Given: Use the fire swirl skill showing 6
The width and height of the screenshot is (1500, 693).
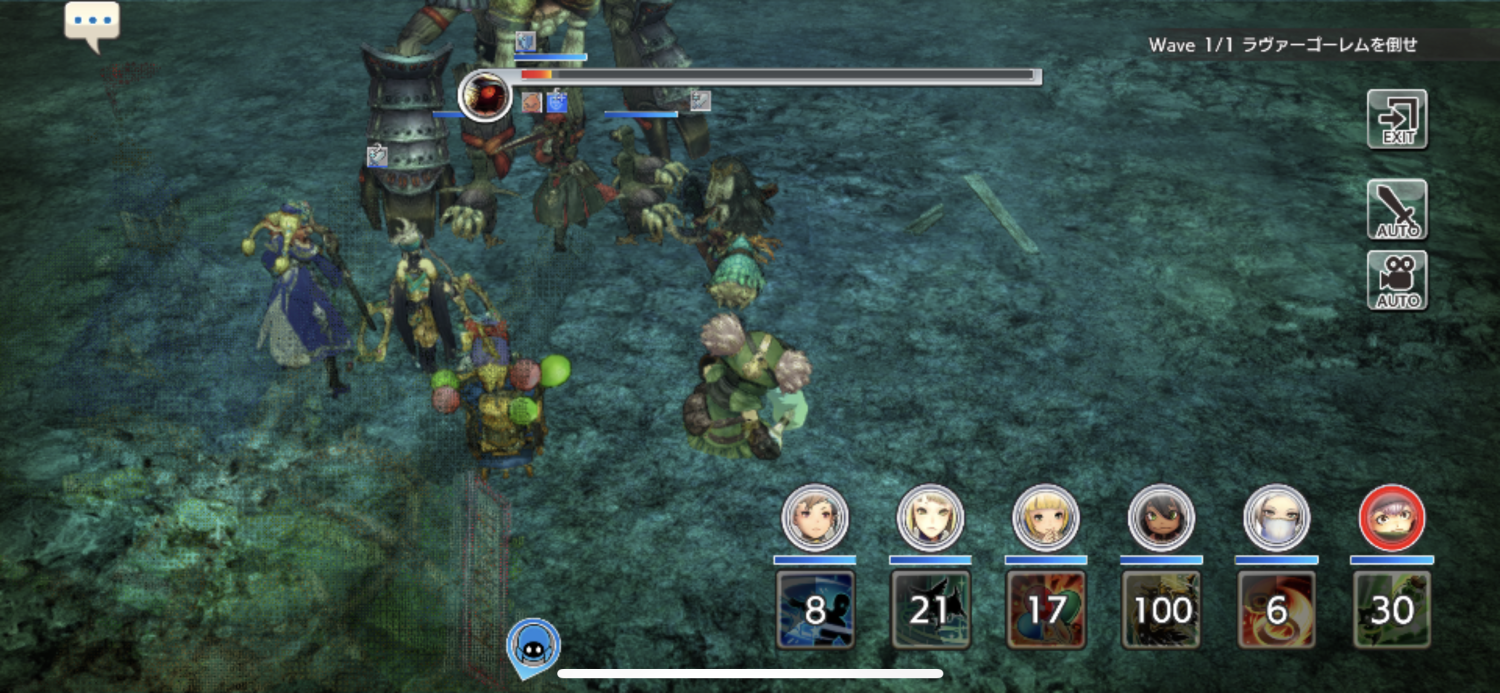Looking at the screenshot, I should [1276, 609].
